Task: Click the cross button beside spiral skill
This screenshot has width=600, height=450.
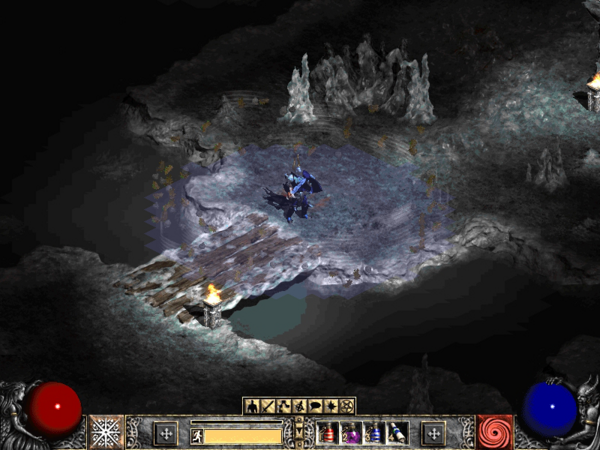Action: pyautogui.click(x=433, y=433)
